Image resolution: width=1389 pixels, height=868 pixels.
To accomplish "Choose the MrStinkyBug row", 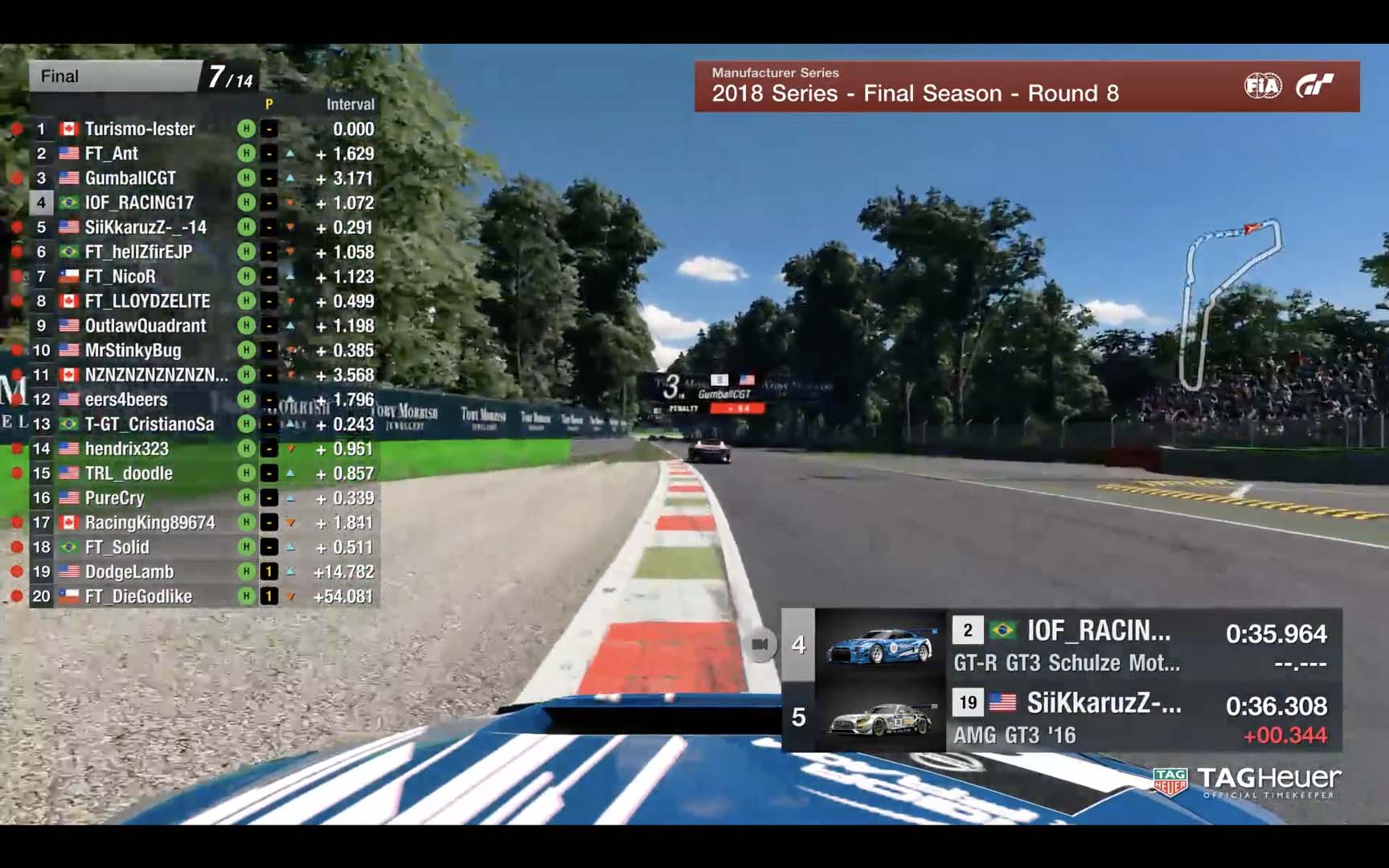I will tap(133, 350).
